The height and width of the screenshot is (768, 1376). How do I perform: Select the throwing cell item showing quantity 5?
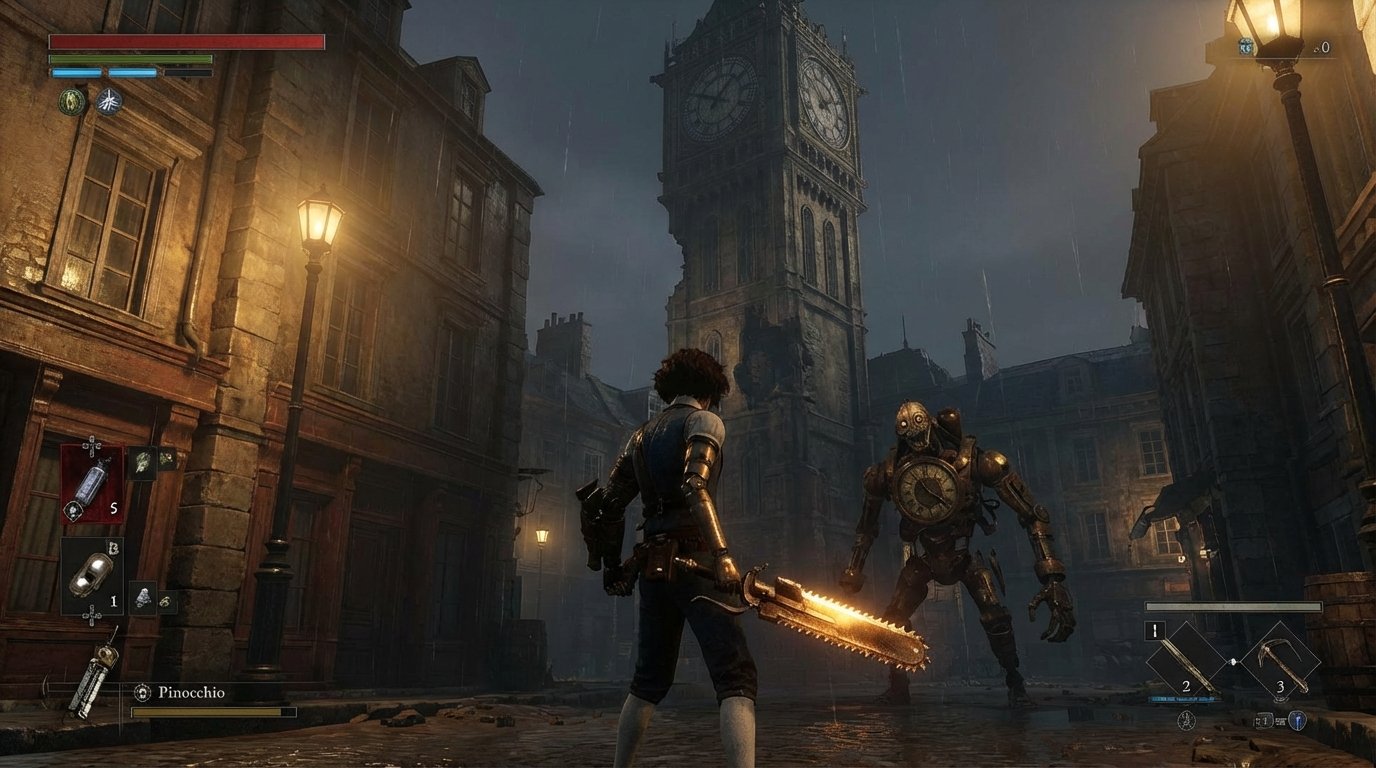(93, 485)
